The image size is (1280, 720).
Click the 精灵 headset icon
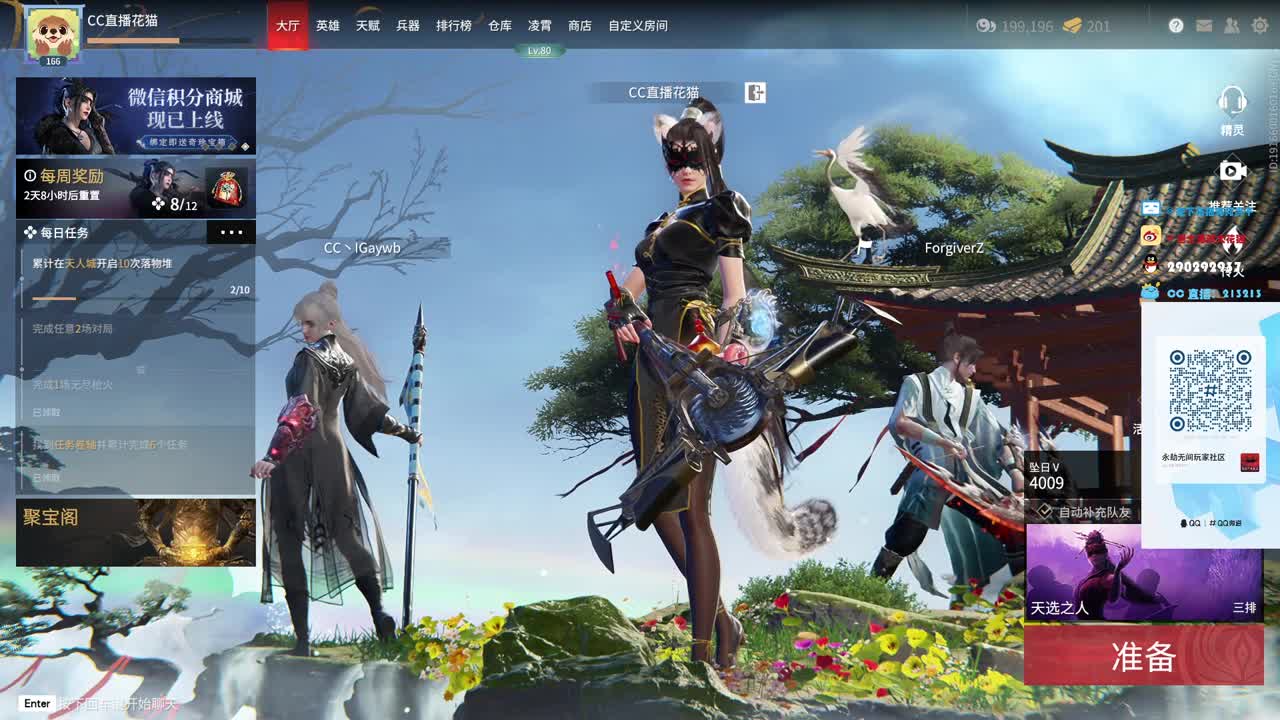1232,103
